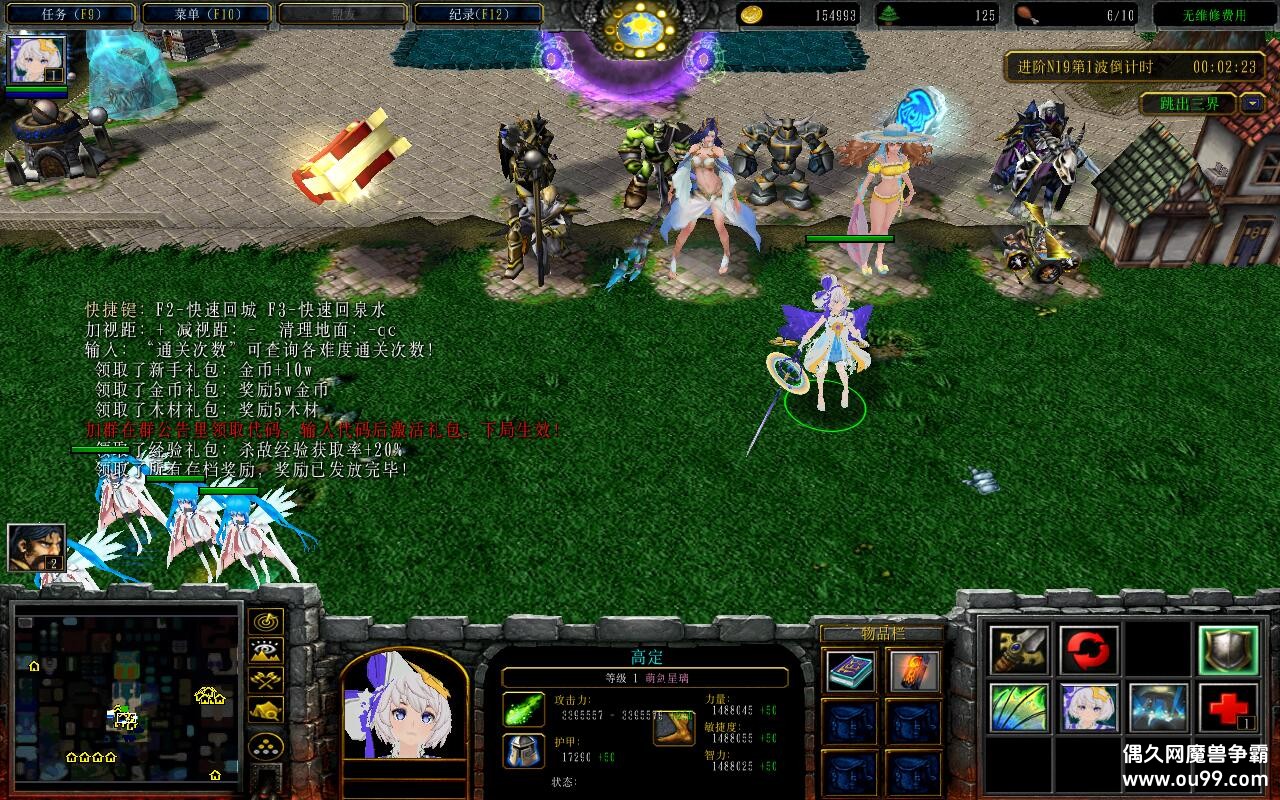The width and height of the screenshot is (1280, 800).
Task: Click the minimap ping signal icon
Action: coord(265,622)
